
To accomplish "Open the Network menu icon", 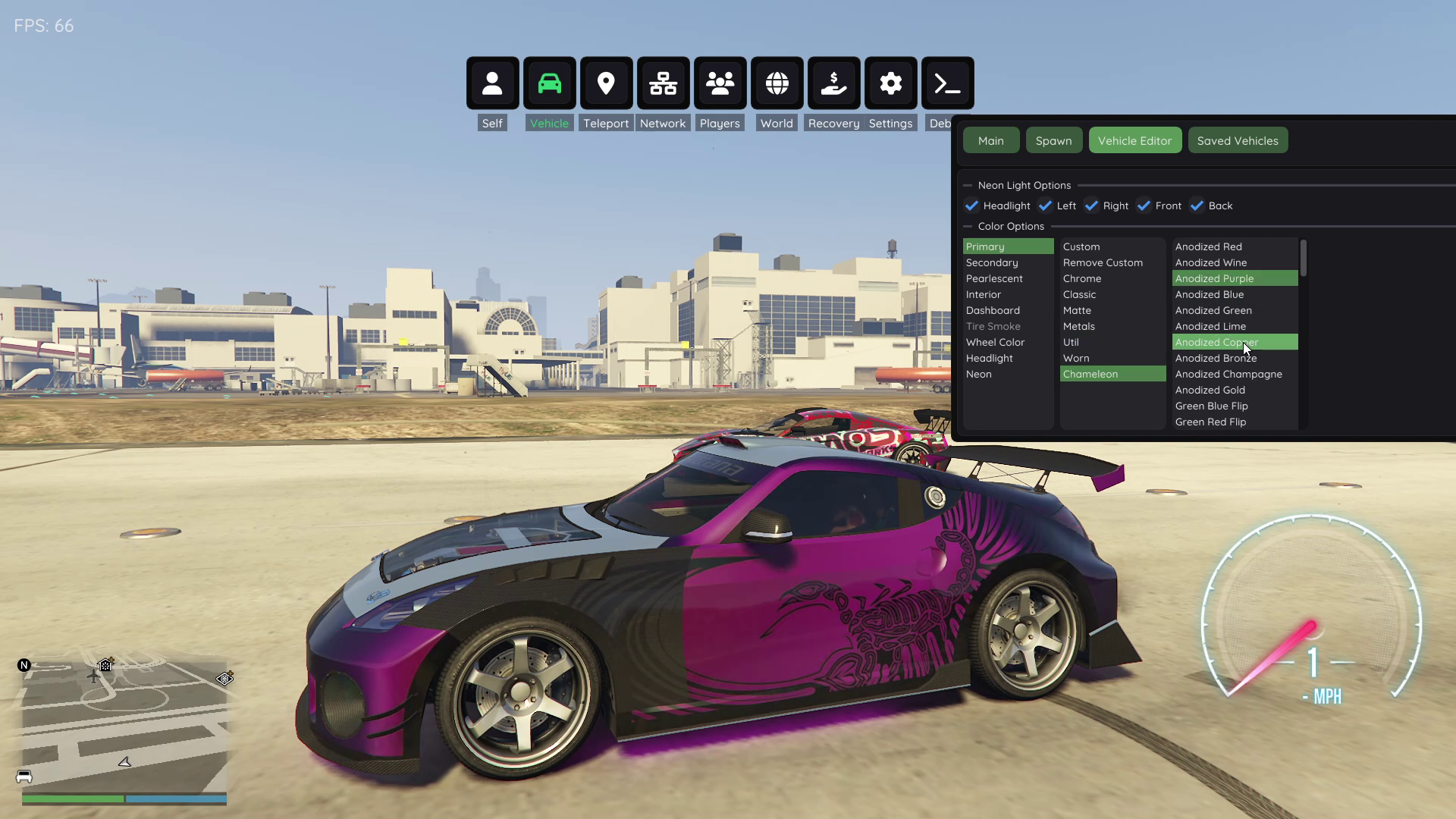I will tap(663, 83).
